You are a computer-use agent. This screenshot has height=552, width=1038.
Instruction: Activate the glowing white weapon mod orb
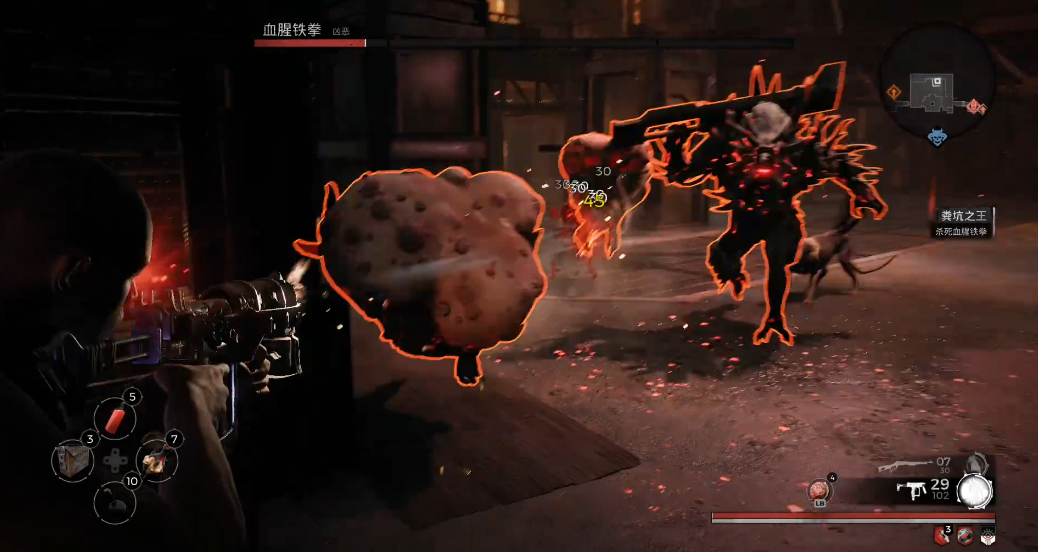974,489
